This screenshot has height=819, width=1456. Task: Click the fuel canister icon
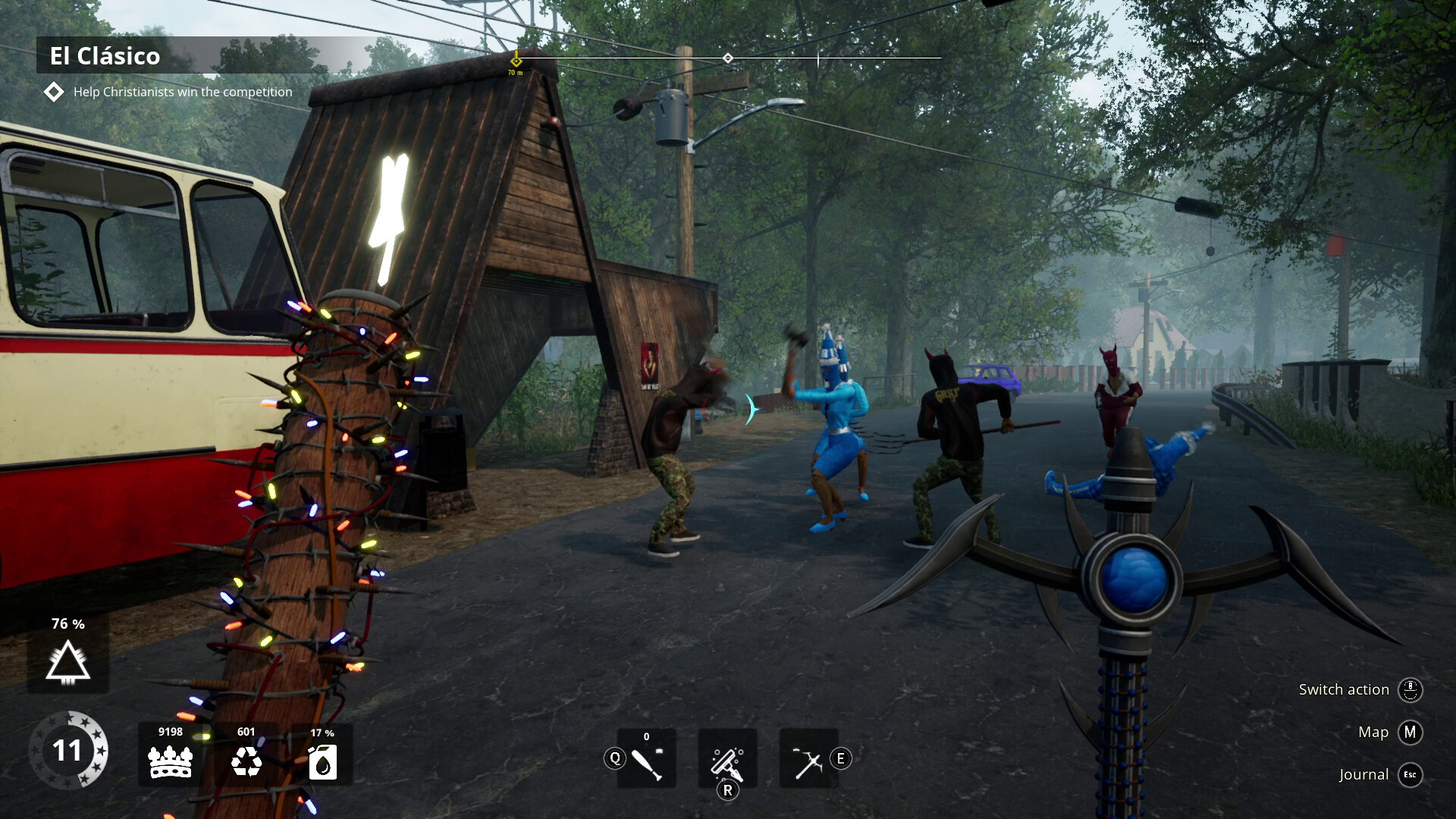(322, 763)
